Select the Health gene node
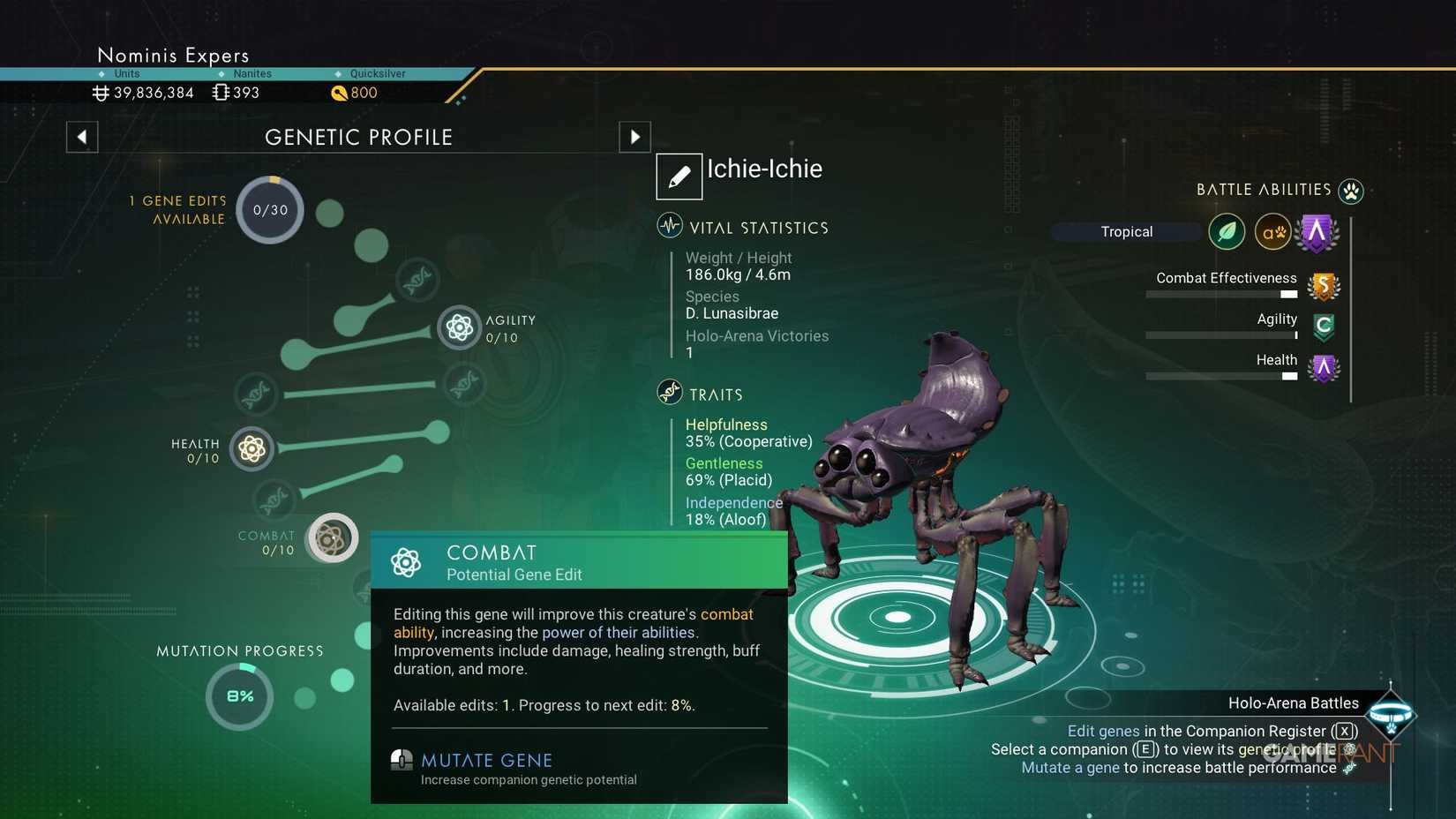1456x819 pixels. click(x=251, y=449)
